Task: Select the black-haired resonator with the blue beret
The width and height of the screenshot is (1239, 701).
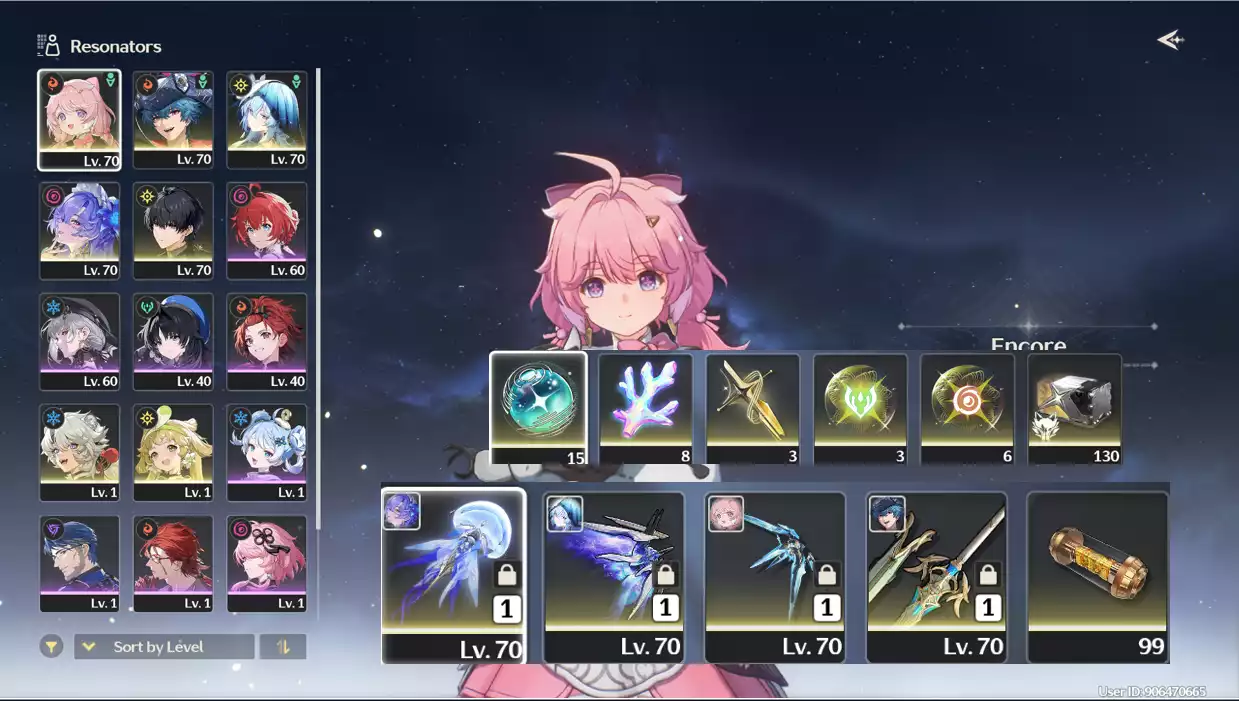Action: pyautogui.click(x=173, y=341)
